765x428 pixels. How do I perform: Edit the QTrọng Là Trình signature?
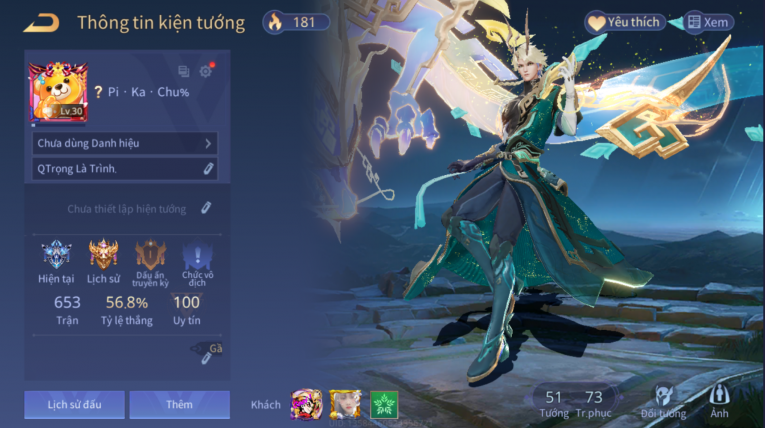(208, 169)
